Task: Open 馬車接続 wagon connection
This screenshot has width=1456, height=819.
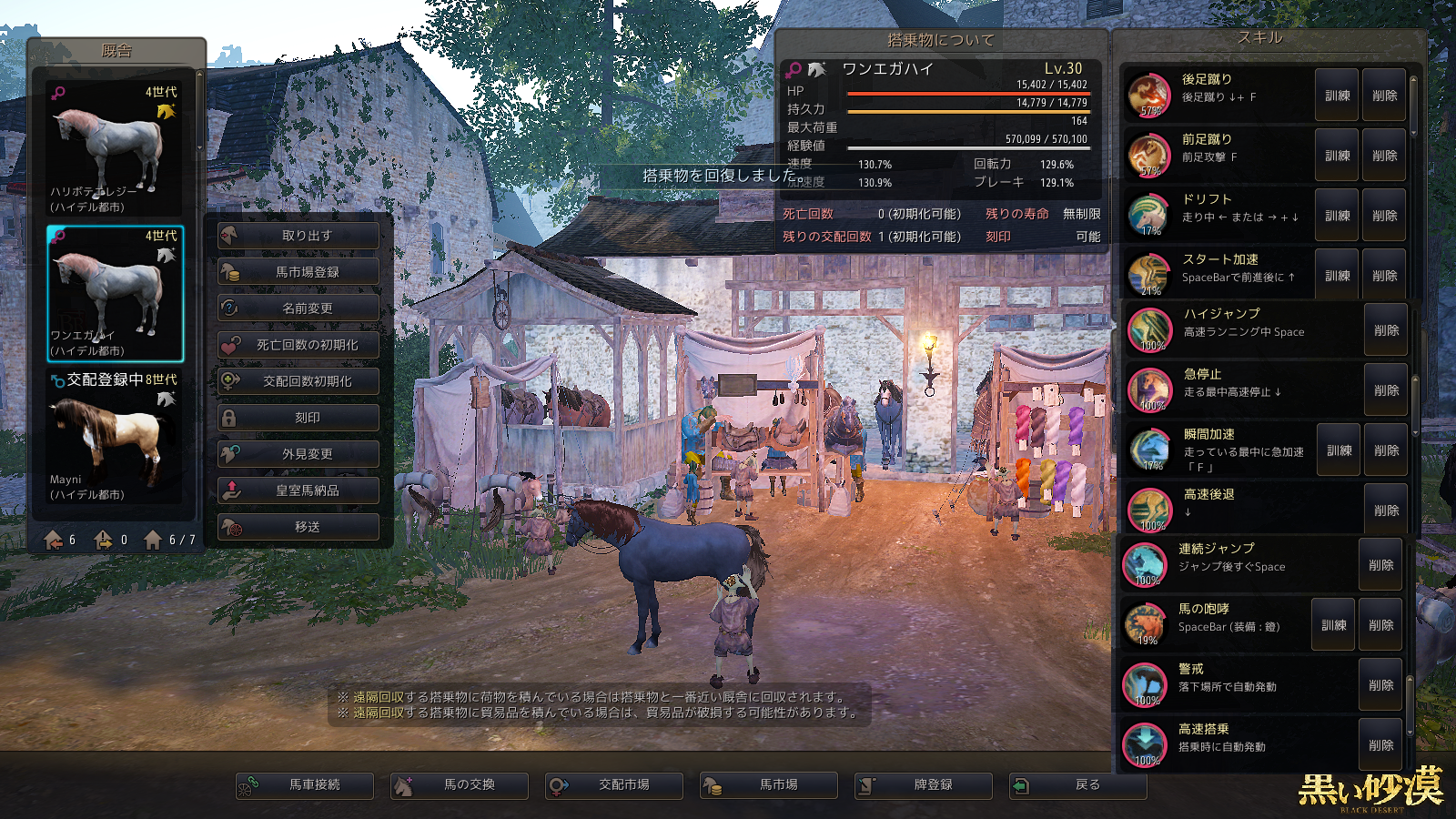Action: coord(305,784)
